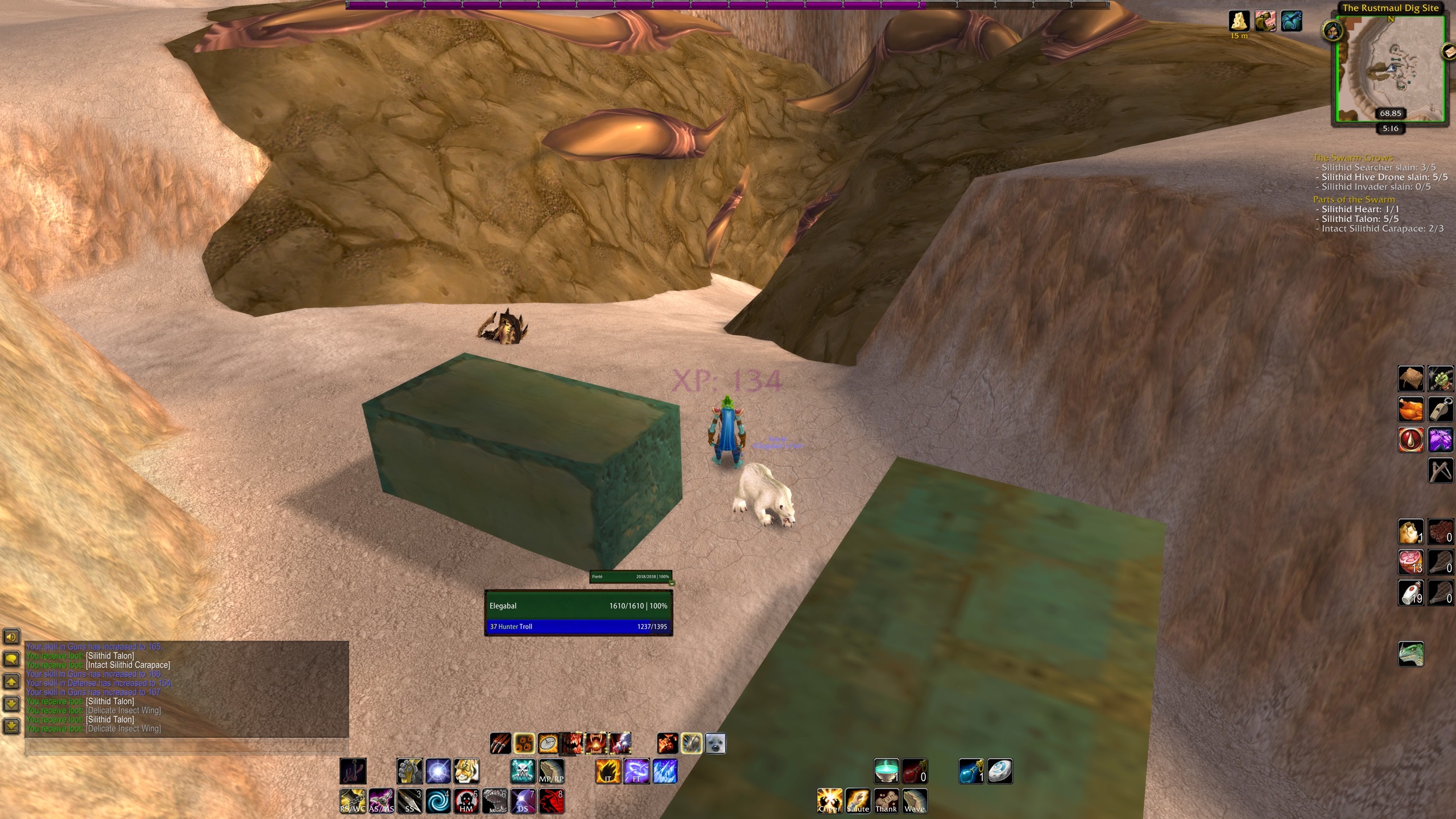Open the mail envelope icon

pos(1450,51)
